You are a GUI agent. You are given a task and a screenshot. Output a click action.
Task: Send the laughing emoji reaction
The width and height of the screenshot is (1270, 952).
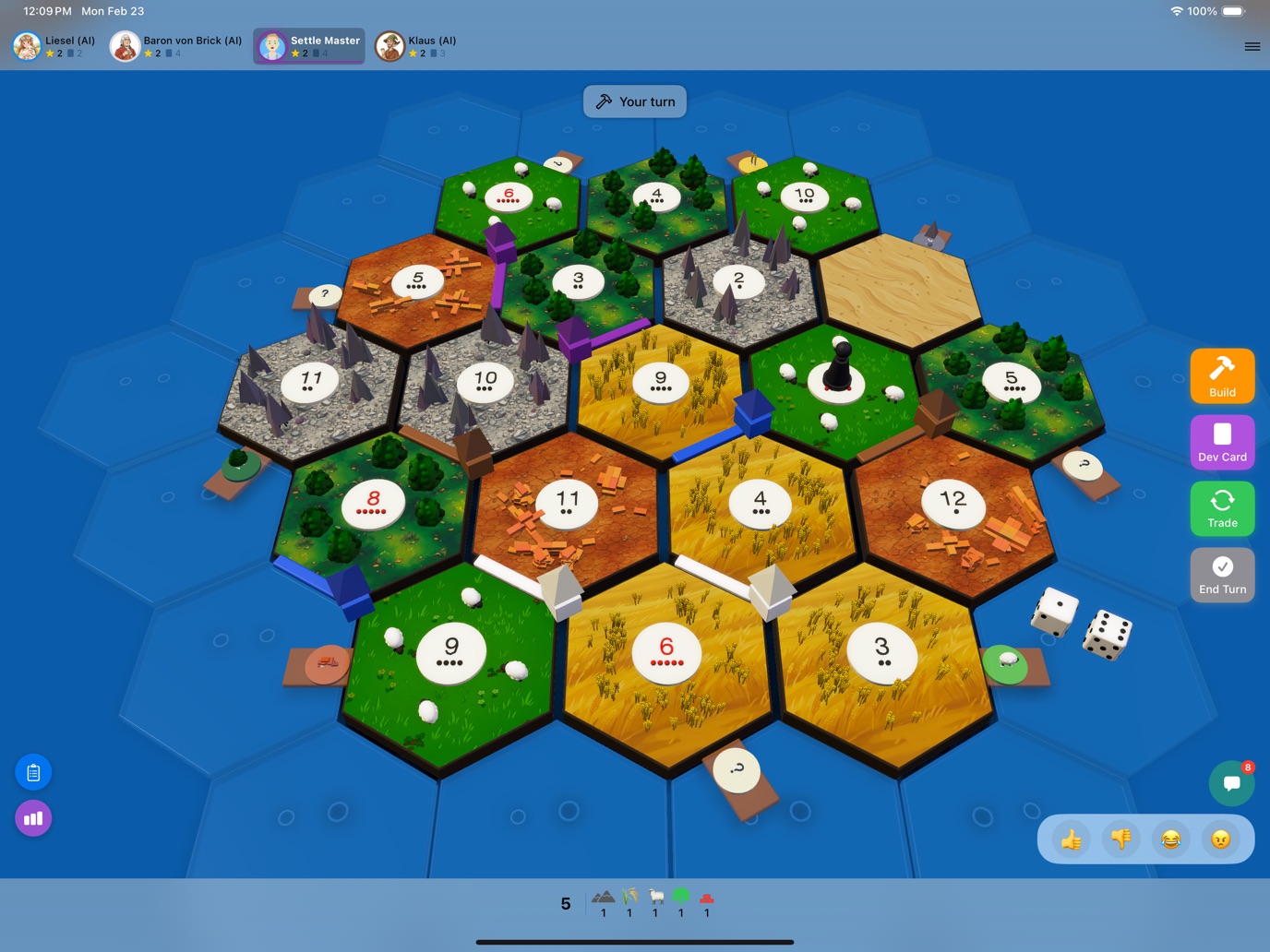coord(1169,839)
